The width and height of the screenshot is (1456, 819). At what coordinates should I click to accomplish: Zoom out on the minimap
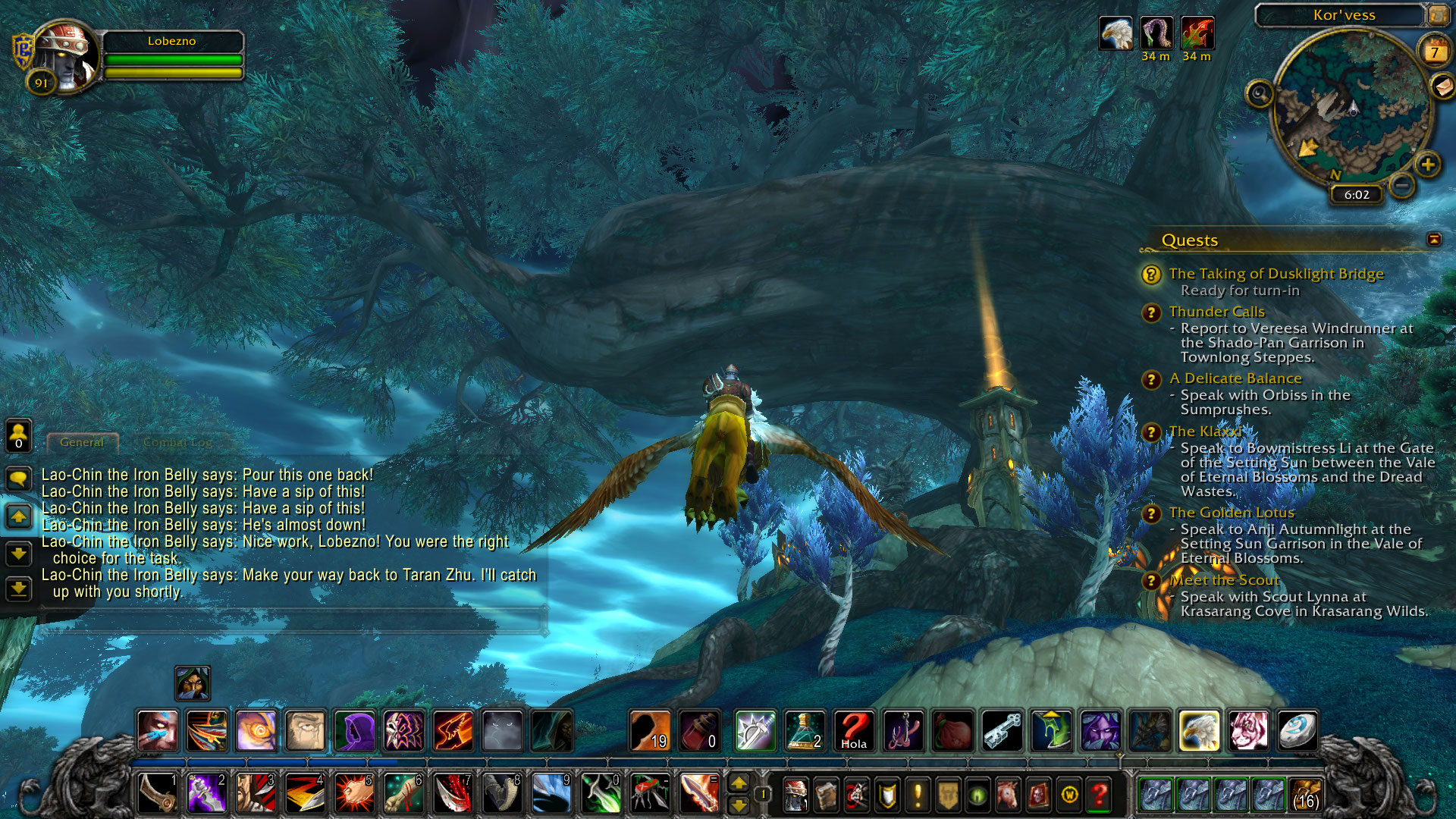(1403, 184)
